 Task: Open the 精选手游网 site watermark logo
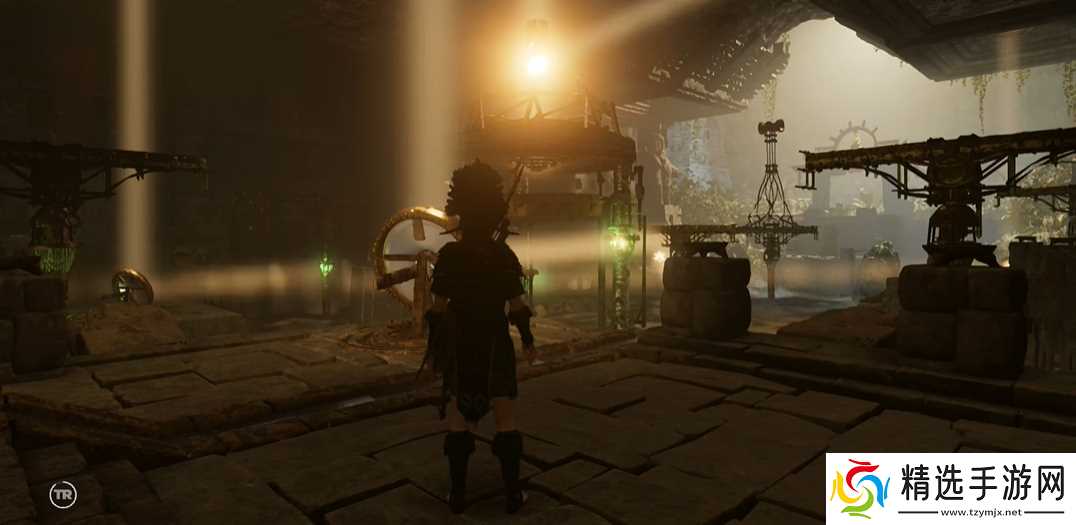950,489
